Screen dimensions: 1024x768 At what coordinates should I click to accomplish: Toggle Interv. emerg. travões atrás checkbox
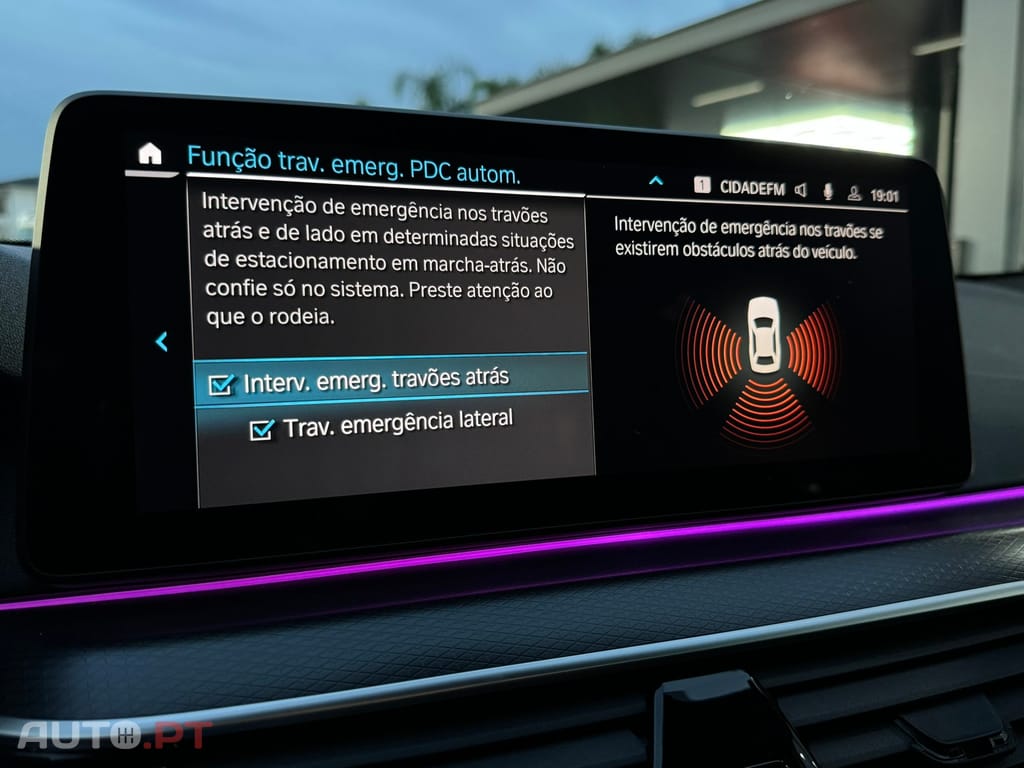(x=221, y=385)
